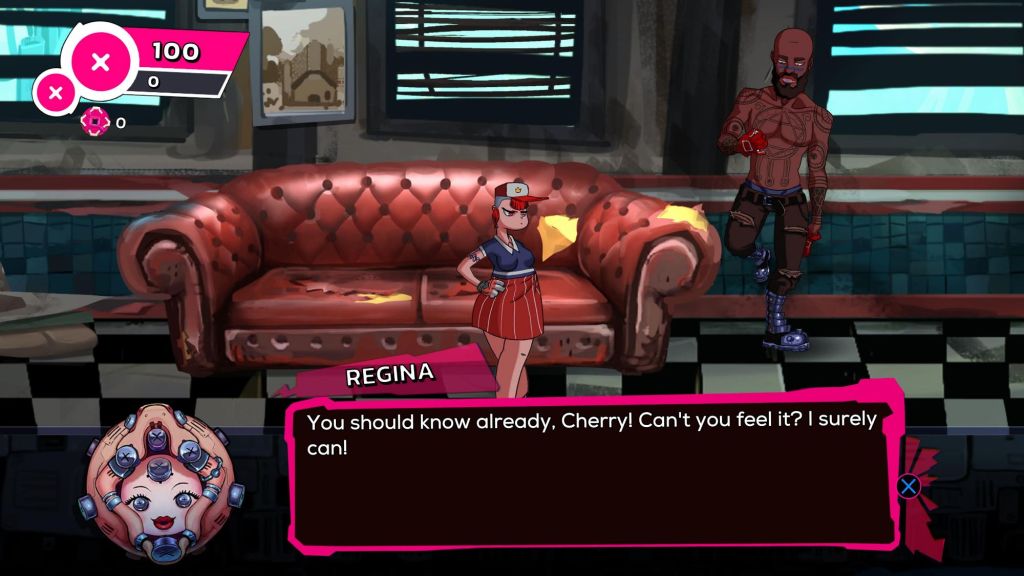The image size is (1024, 576).
Task: Advance Regina's dialogue text box
Action: (908, 487)
